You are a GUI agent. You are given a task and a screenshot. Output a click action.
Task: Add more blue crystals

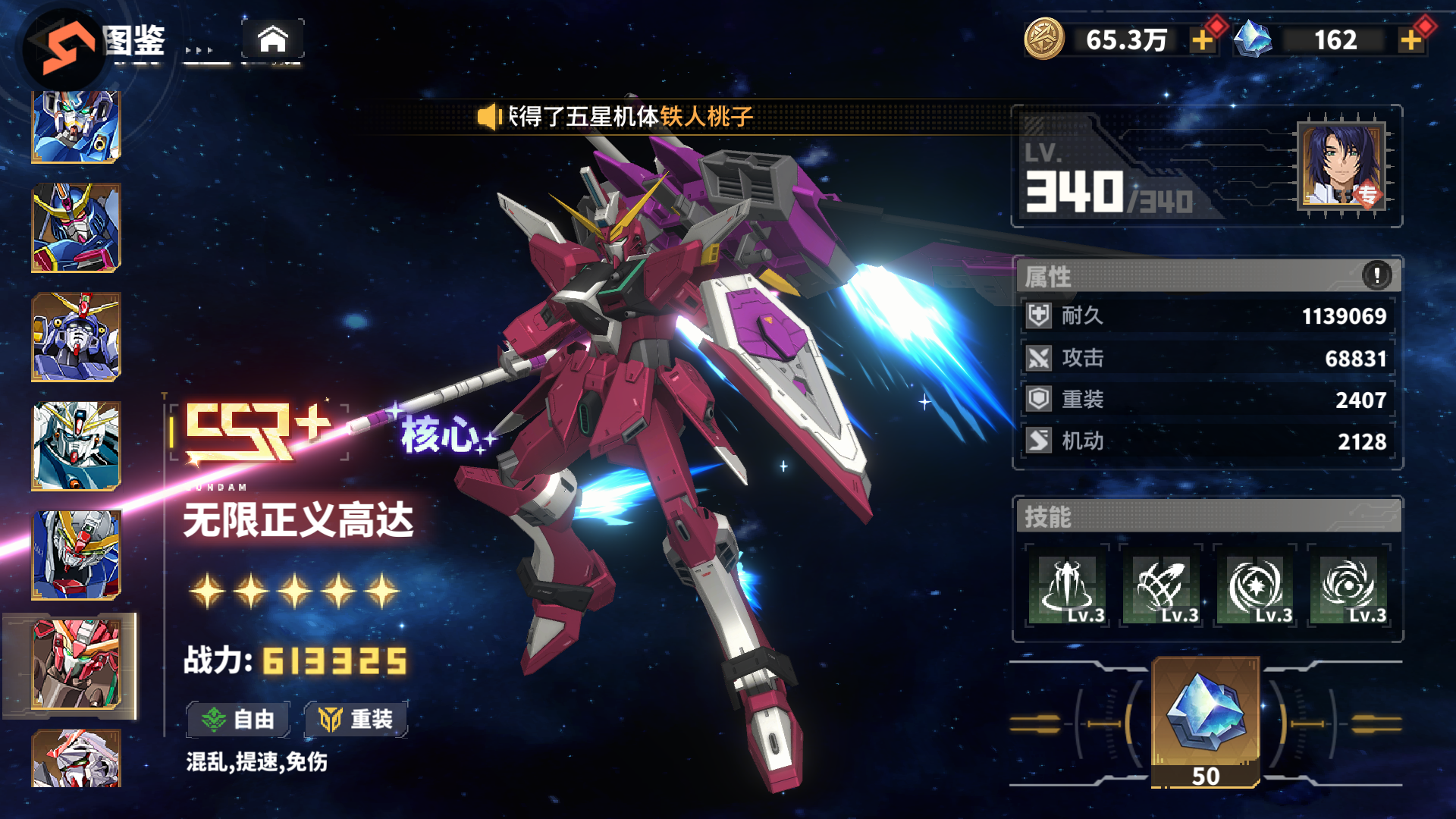pos(1410,40)
